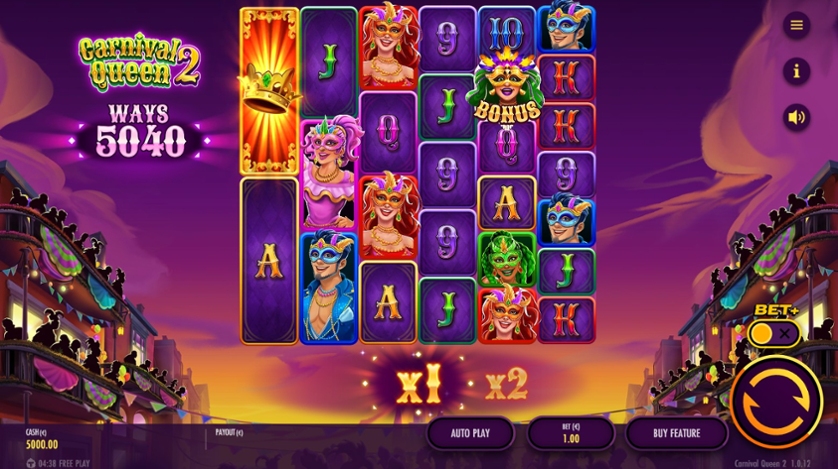838x469 pixels.
Task: Open the Buy Feature menu
Action: click(x=676, y=433)
